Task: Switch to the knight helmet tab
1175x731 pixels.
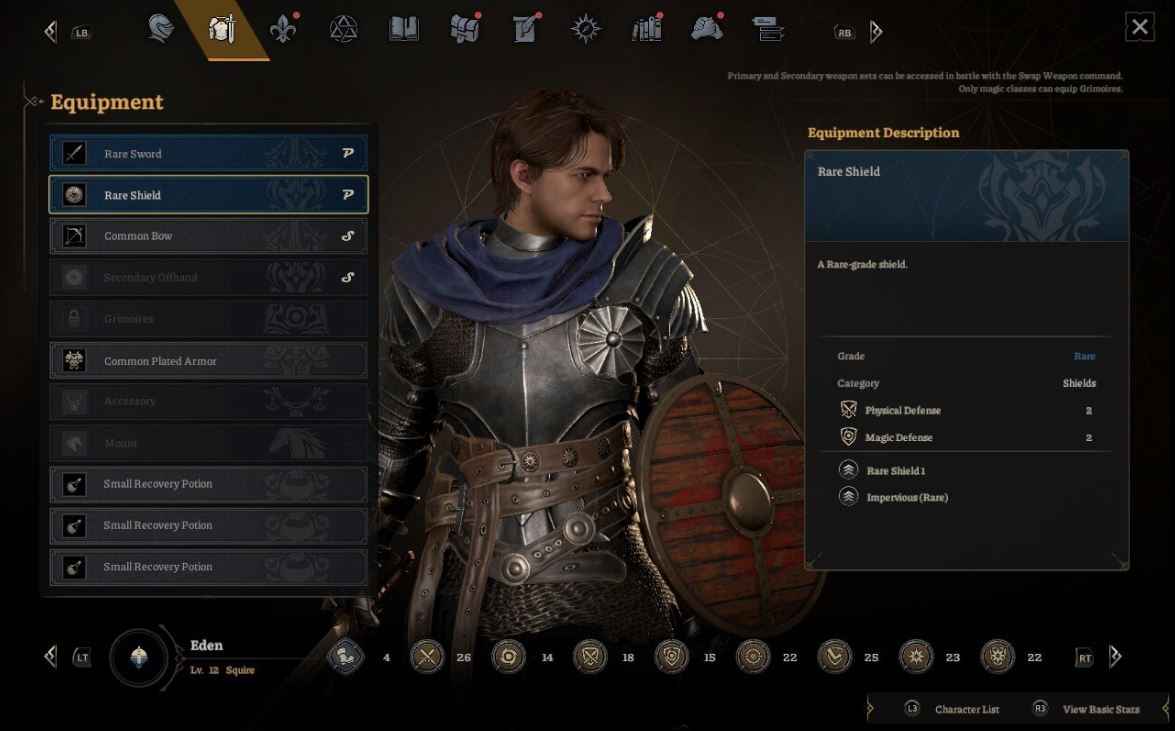Action: tap(160, 29)
